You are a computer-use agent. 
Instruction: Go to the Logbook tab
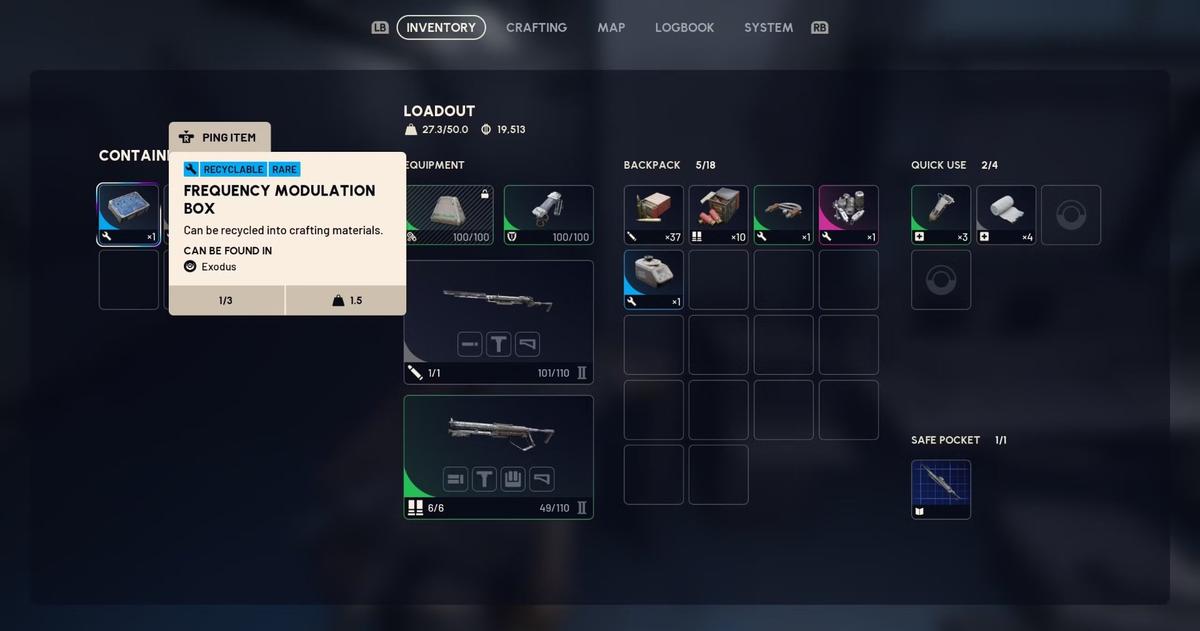684,28
